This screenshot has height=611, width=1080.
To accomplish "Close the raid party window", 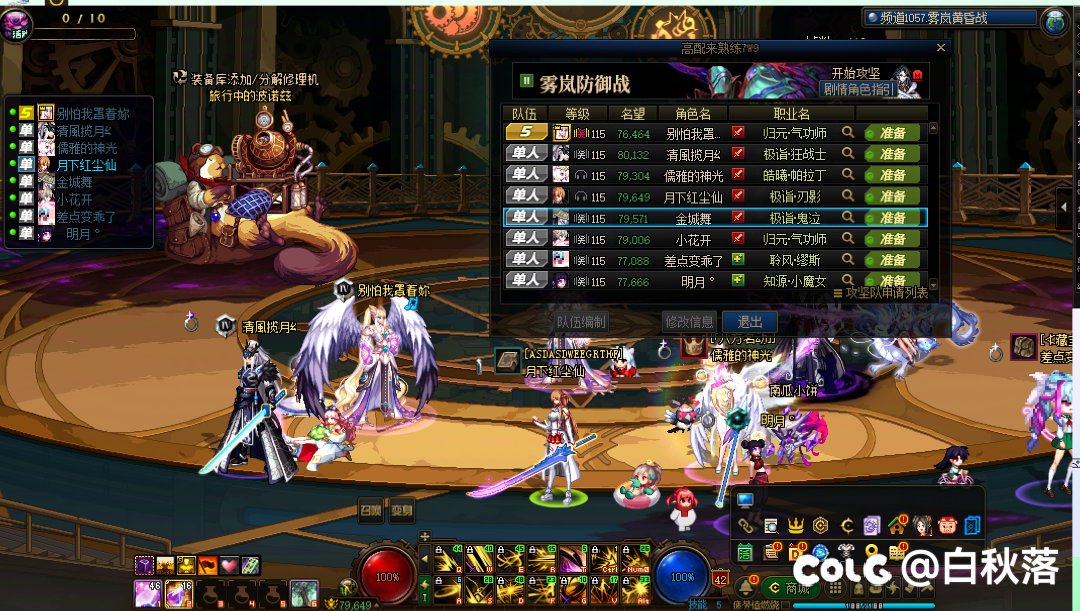I will click(940, 48).
